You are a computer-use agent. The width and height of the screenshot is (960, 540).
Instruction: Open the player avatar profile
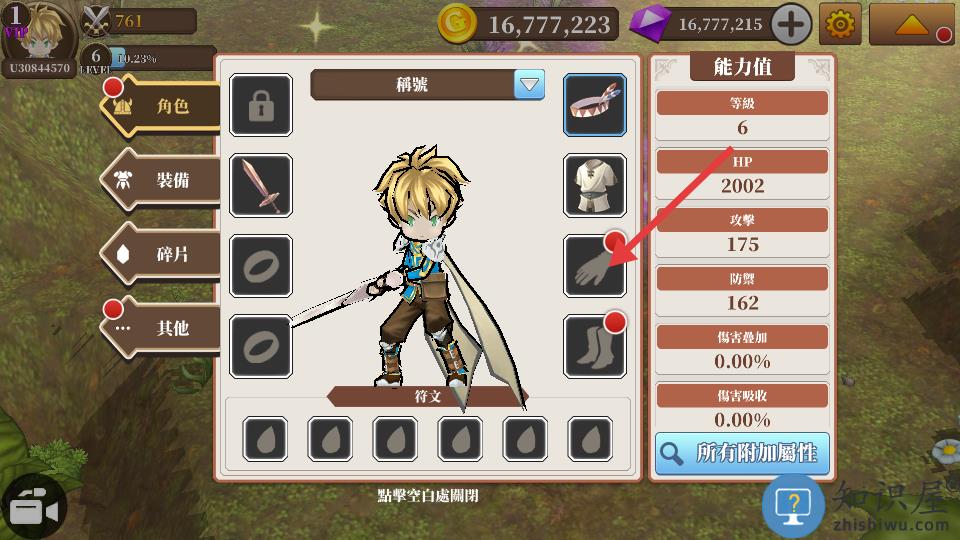click(40, 32)
